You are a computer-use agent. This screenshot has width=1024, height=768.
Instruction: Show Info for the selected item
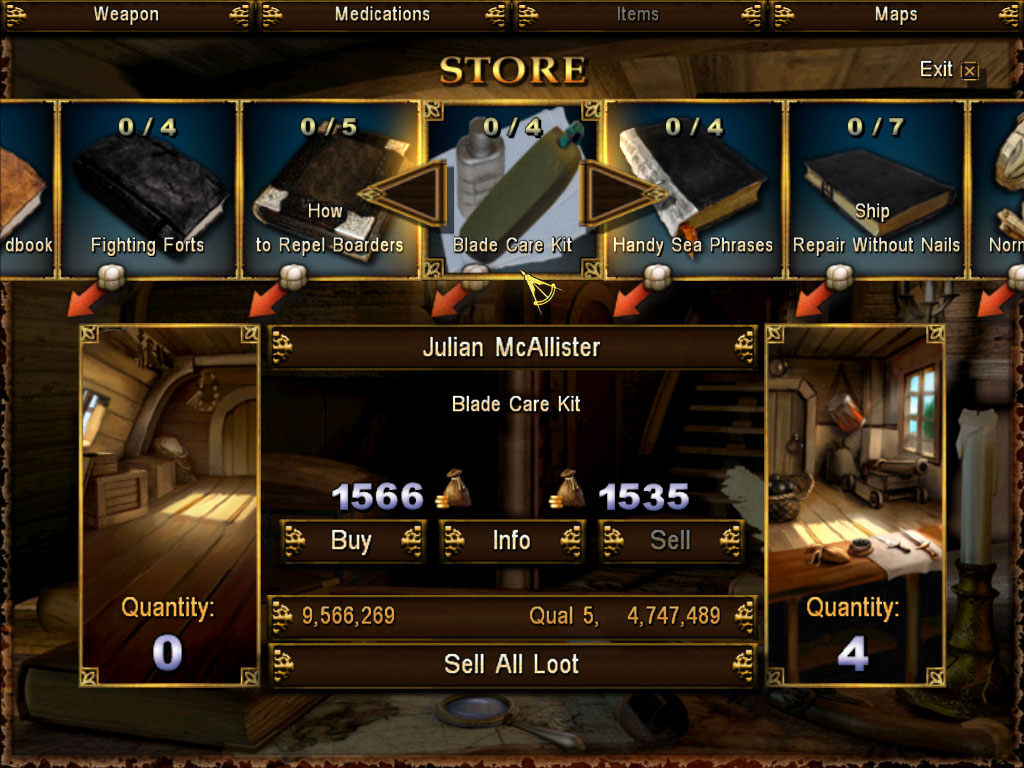point(511,541)
